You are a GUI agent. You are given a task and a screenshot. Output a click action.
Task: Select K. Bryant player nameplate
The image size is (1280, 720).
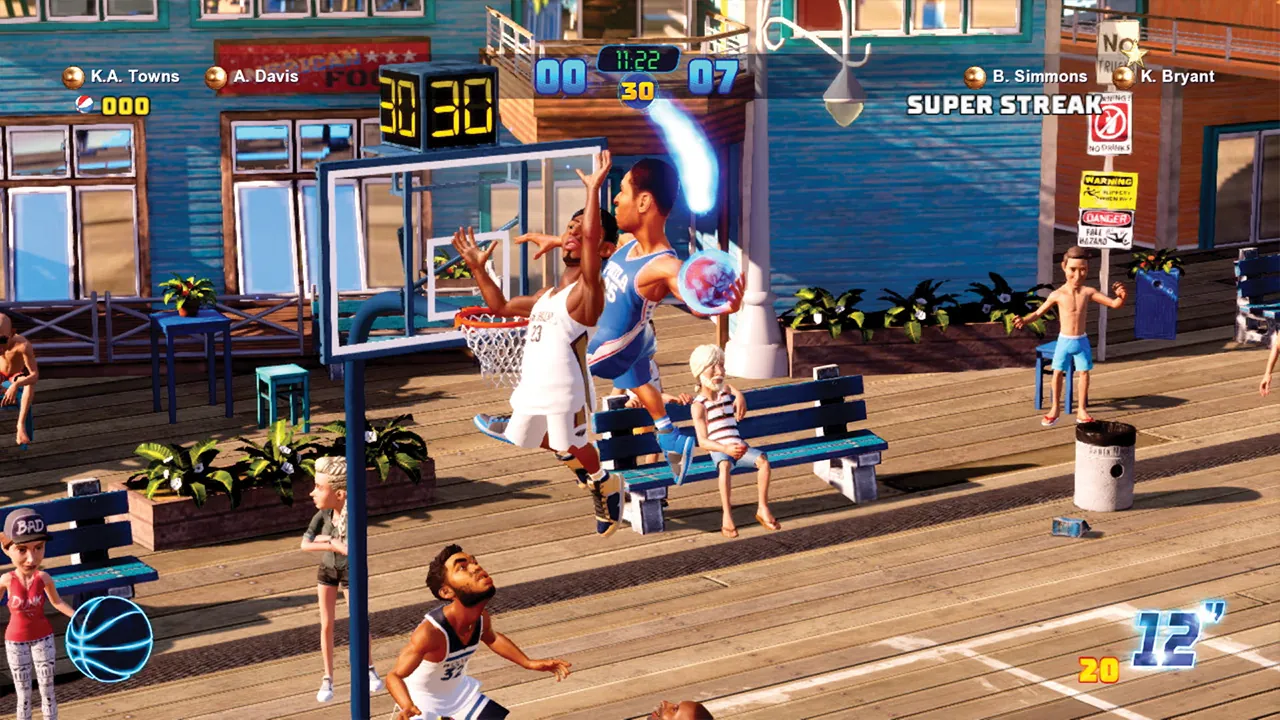pyautogui.click(x=1177, y=75)
